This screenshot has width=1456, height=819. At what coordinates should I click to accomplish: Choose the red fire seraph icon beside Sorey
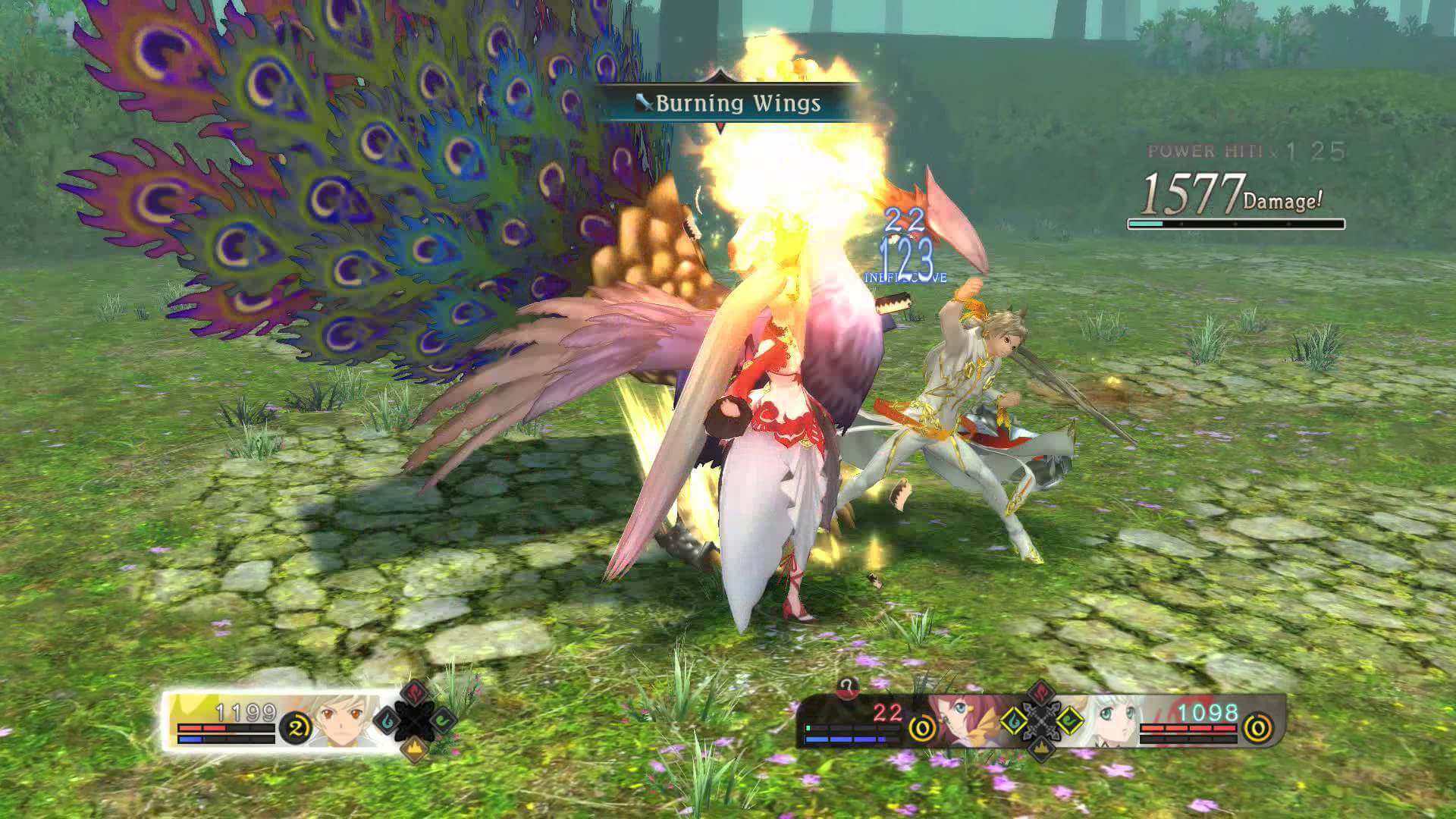(x=414, y=692)
